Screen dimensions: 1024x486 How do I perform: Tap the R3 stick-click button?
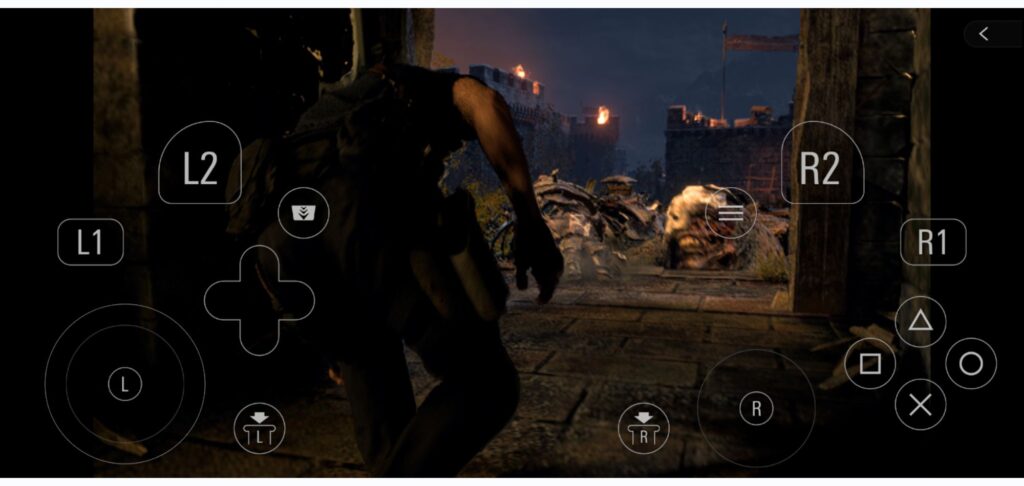point(644,427)
